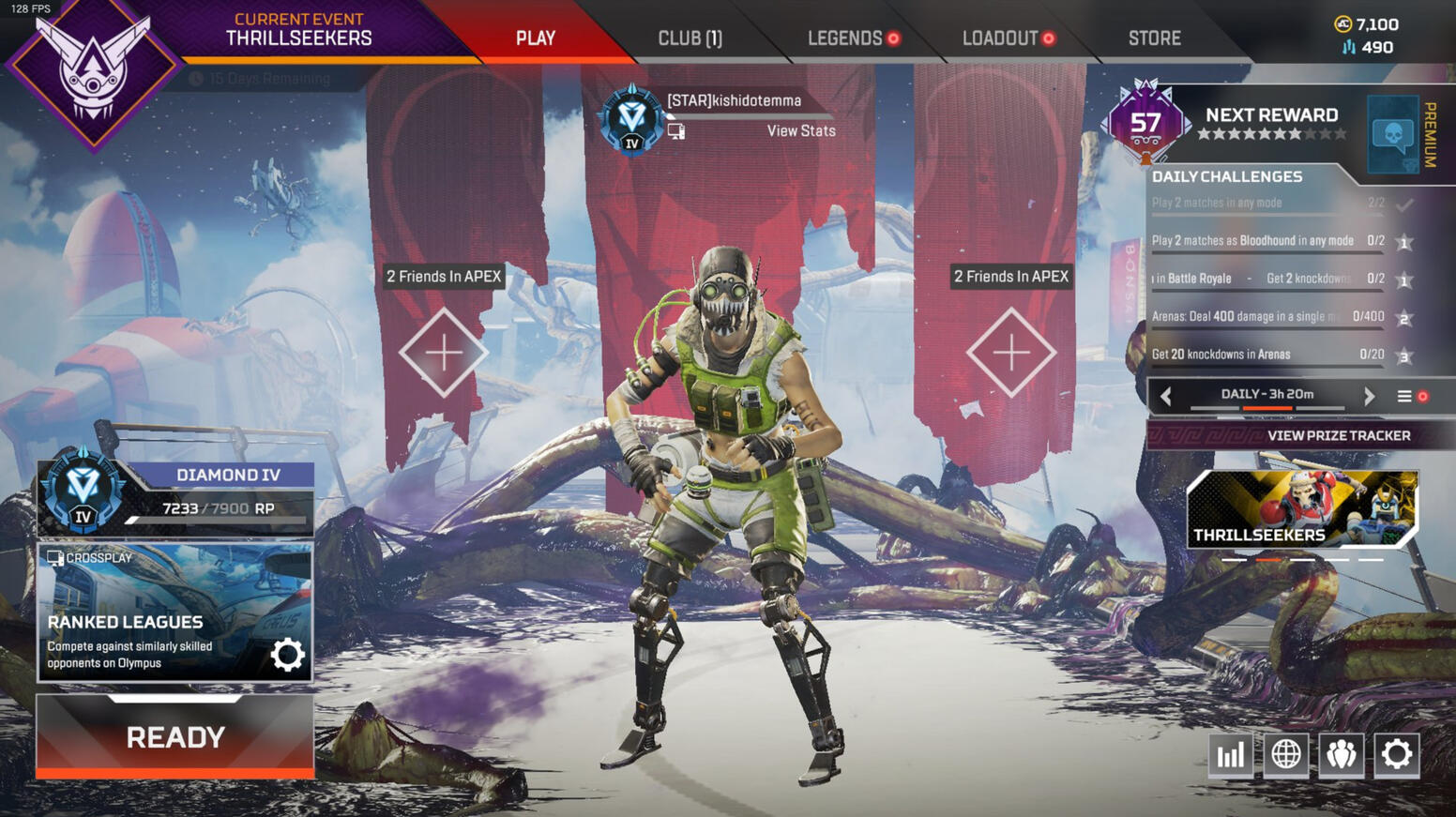
Task: Open the settings gear icon
Action: (1396, 754)
